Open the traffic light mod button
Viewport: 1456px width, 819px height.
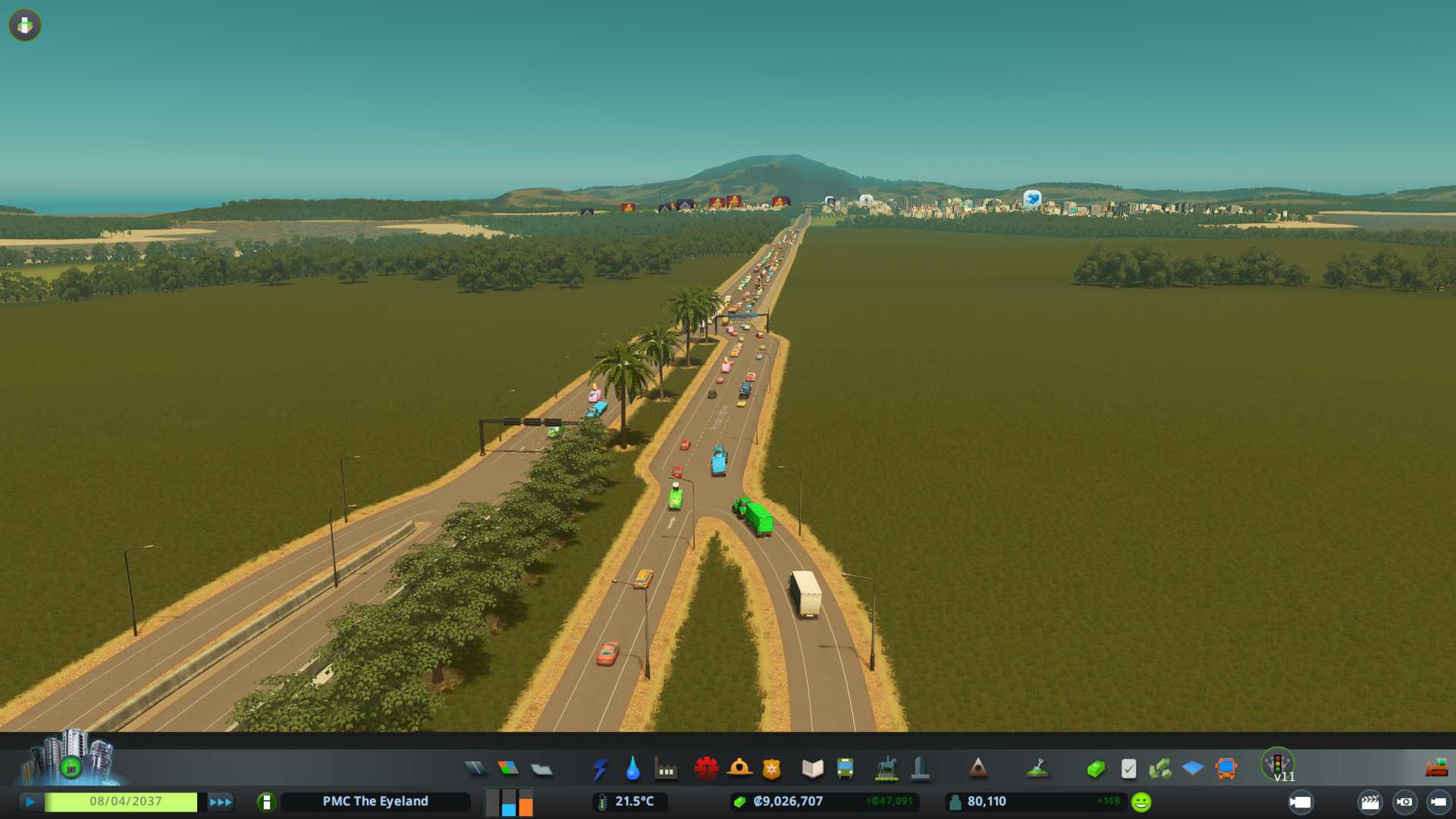tap(1278, 763)
